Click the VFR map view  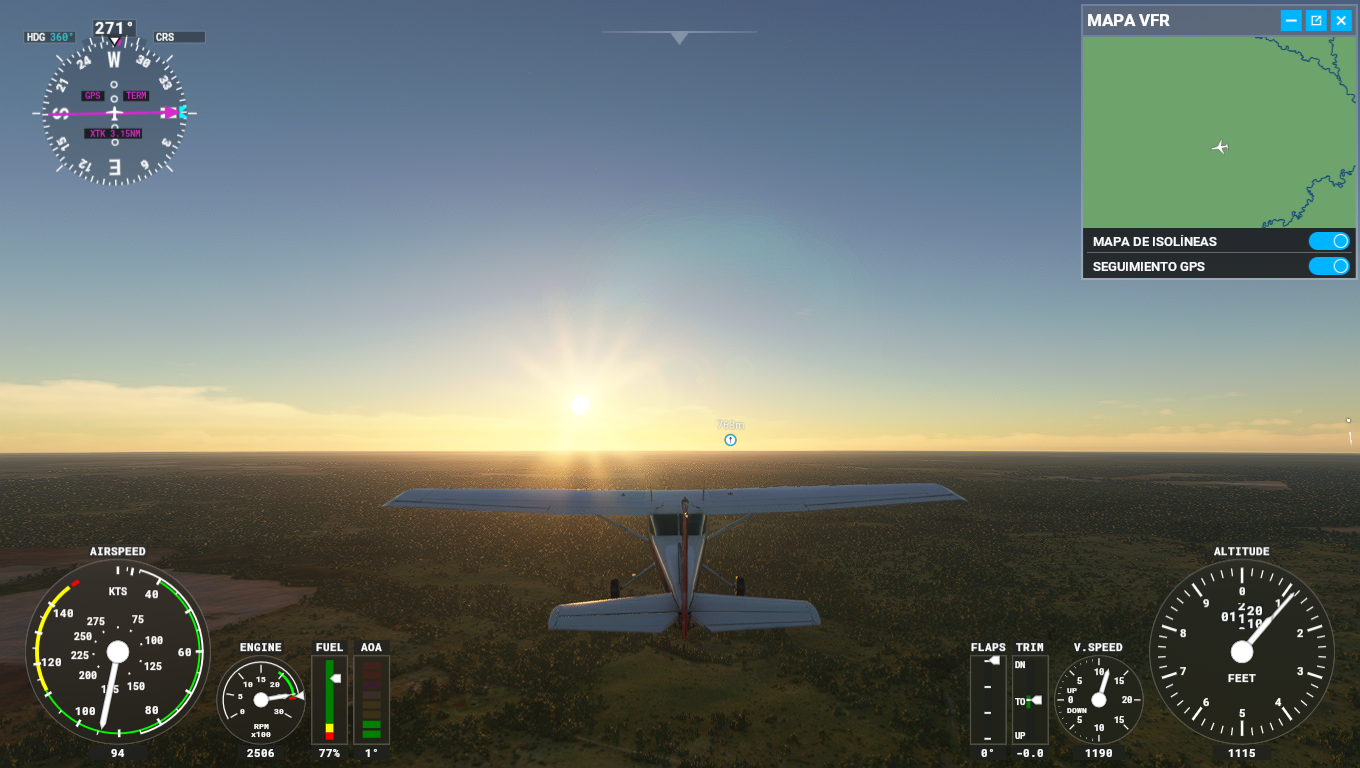(x=1218, y=132)
